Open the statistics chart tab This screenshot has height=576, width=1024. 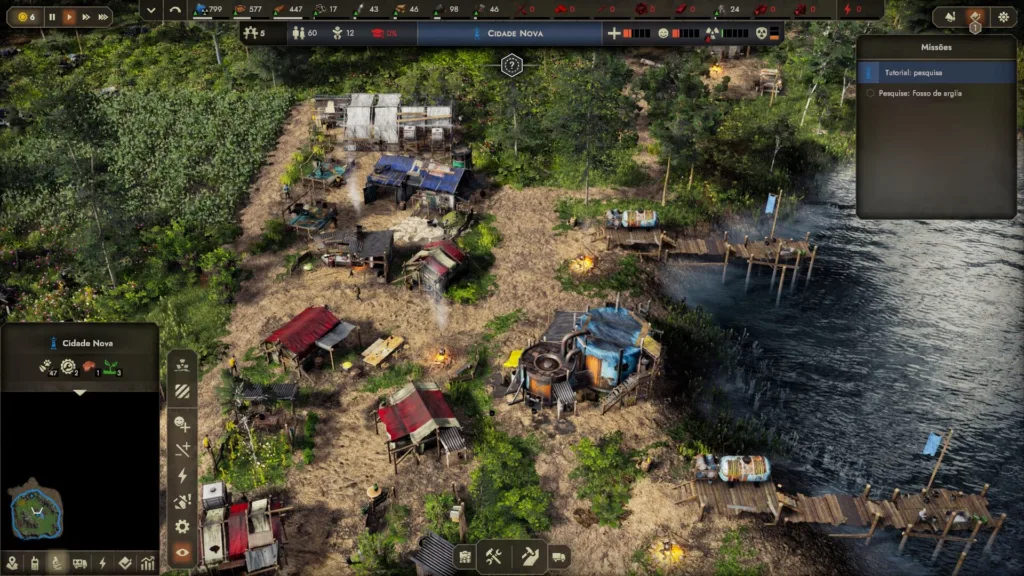click(x=147, y=563)
